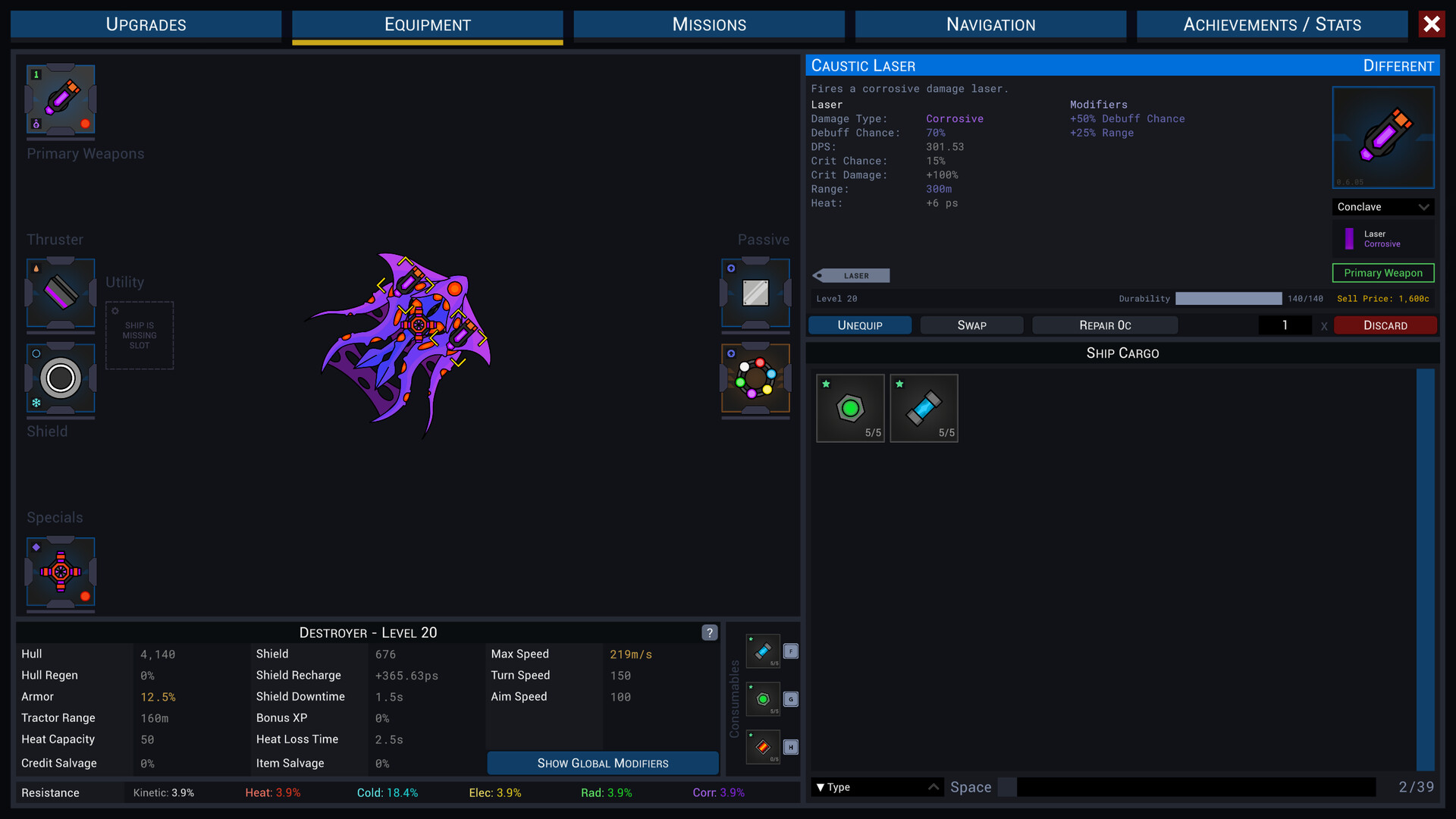Click the discard quantity input field

pos(1285,325)
